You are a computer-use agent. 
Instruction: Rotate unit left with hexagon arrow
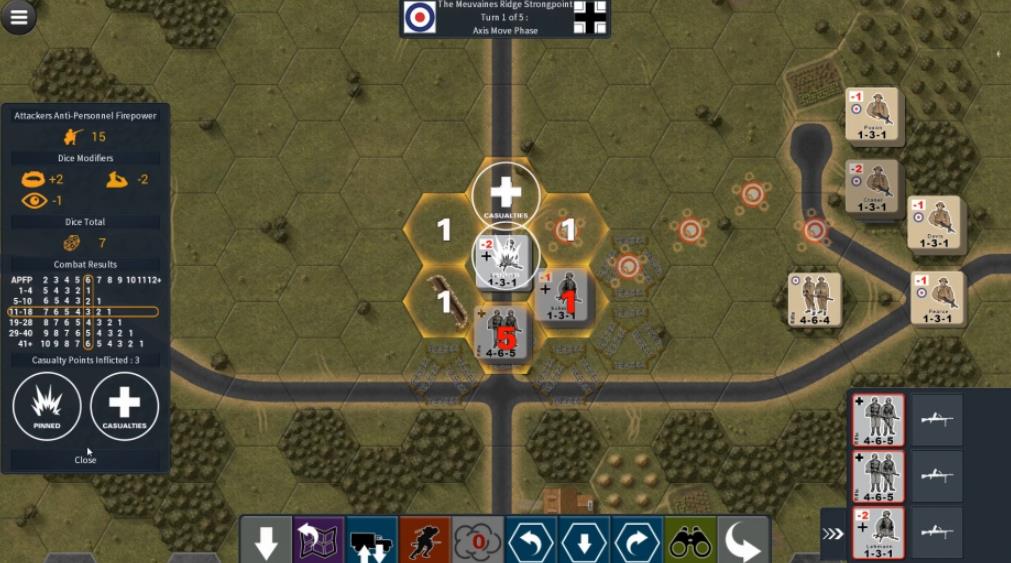(x=531, y=541)
